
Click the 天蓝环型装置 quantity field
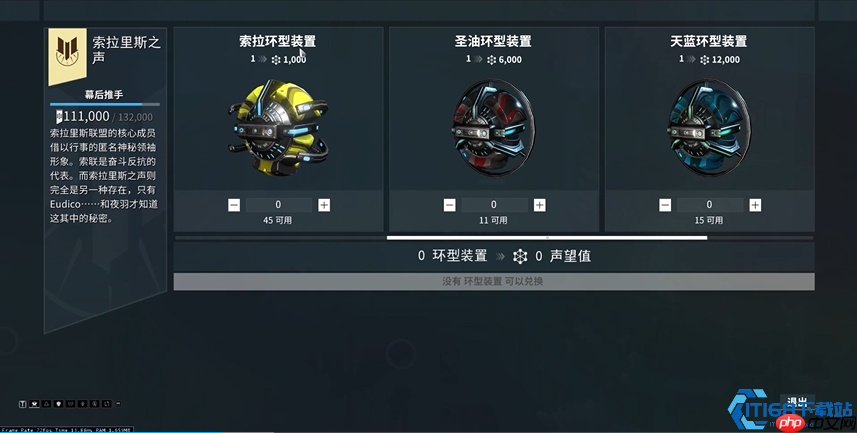click(x=710, y=205)
